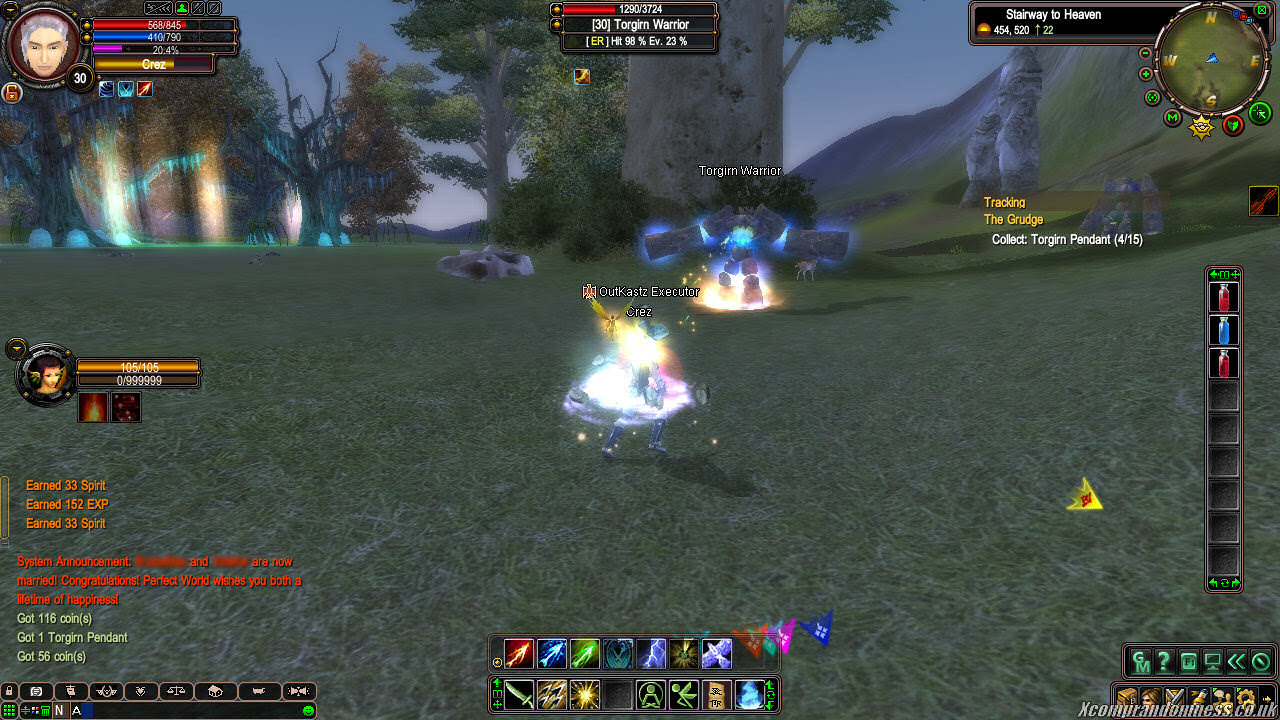Use the paper scroll hotbar item
1280x720 pixels.
tap(717, 694)
